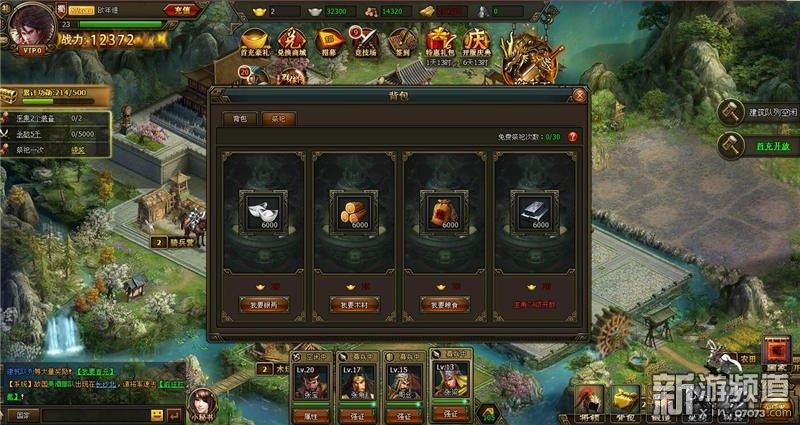Image resolution: width=800 pixels, height=425 pixels.
Task: Click the 充值 recharge button
Action: pyautogui.click(x=209, y=10)
